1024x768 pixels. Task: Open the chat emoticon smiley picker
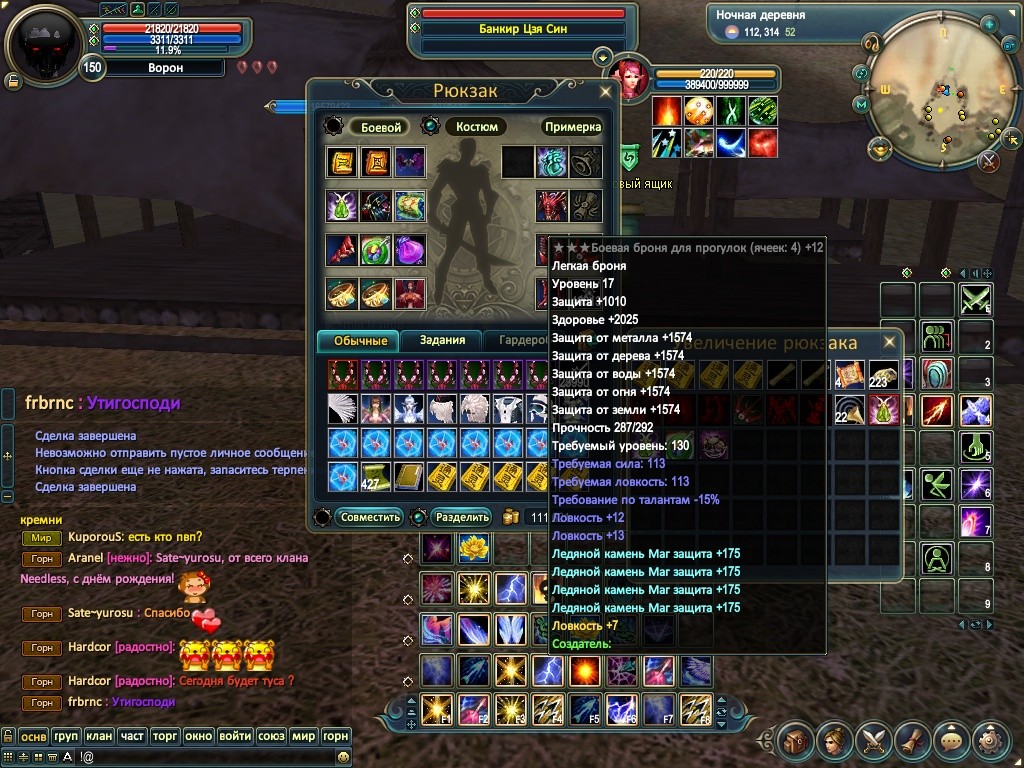(344, 757)
